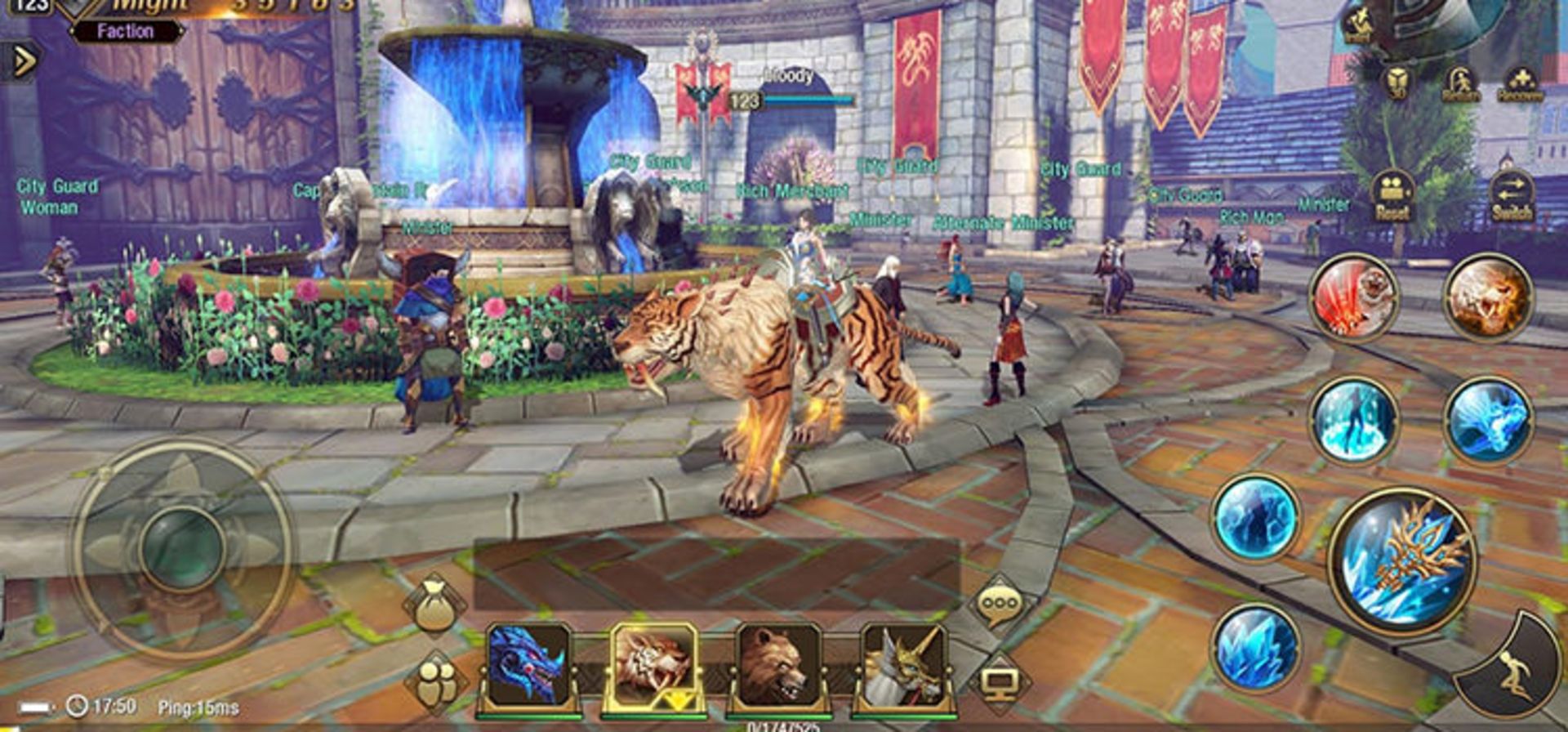Use the red roaring beast skill
The width and height of the screenshot is (1568, 732).
tap(1353, 297)
